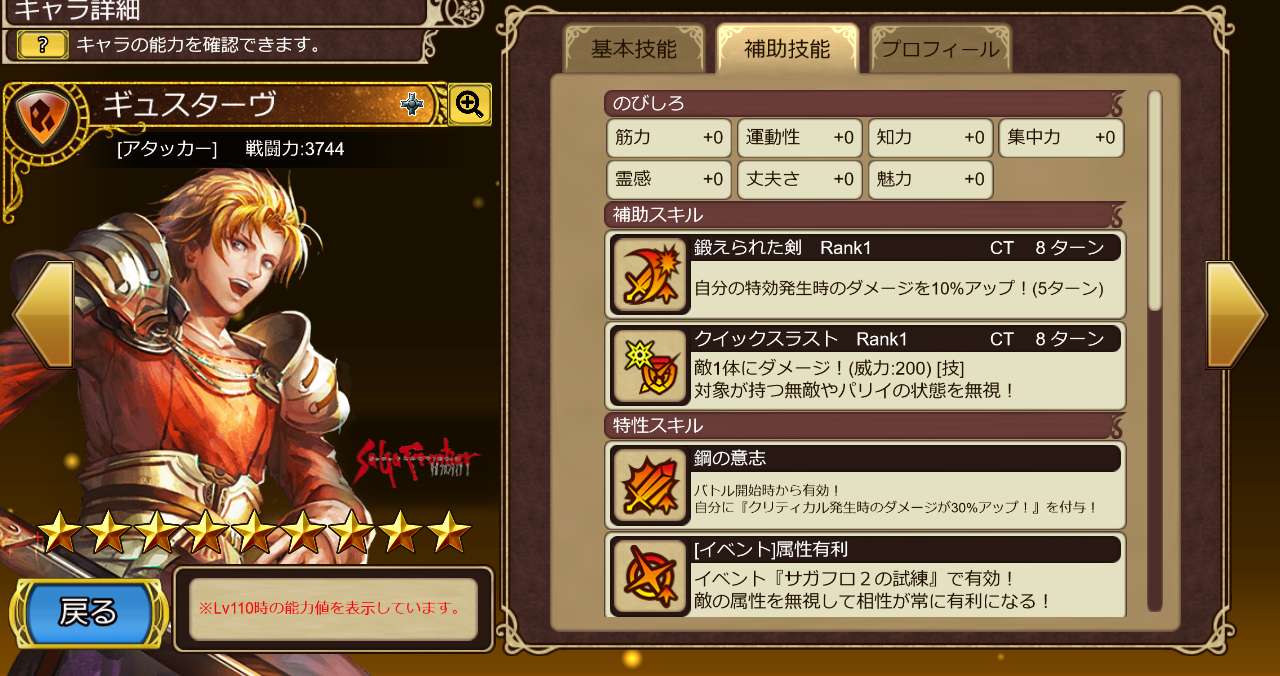The width and height of the screenshot is (1280, 676).
Task: Select the 筋力 growth stat box
Action: pos(669,138)
